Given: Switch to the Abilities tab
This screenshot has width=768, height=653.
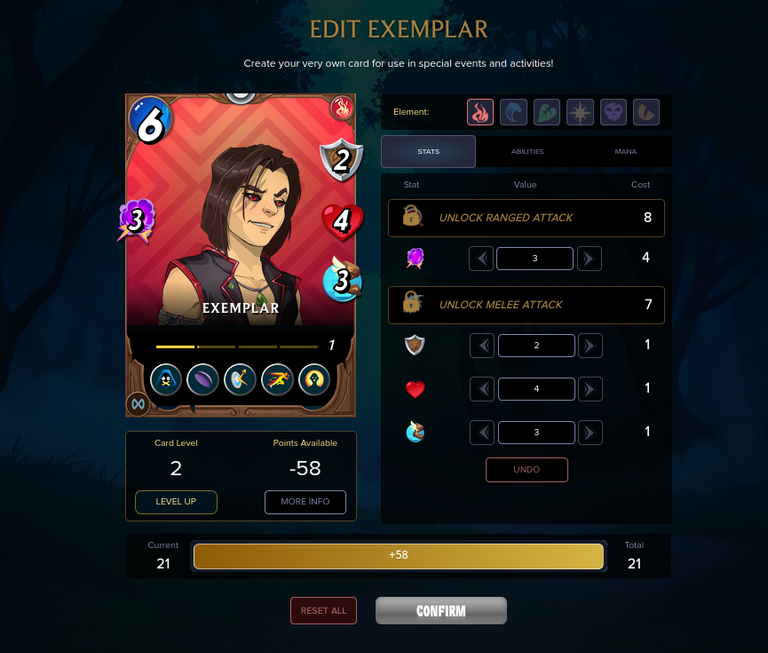Looking at the screenshot, I should coord(527,152).
